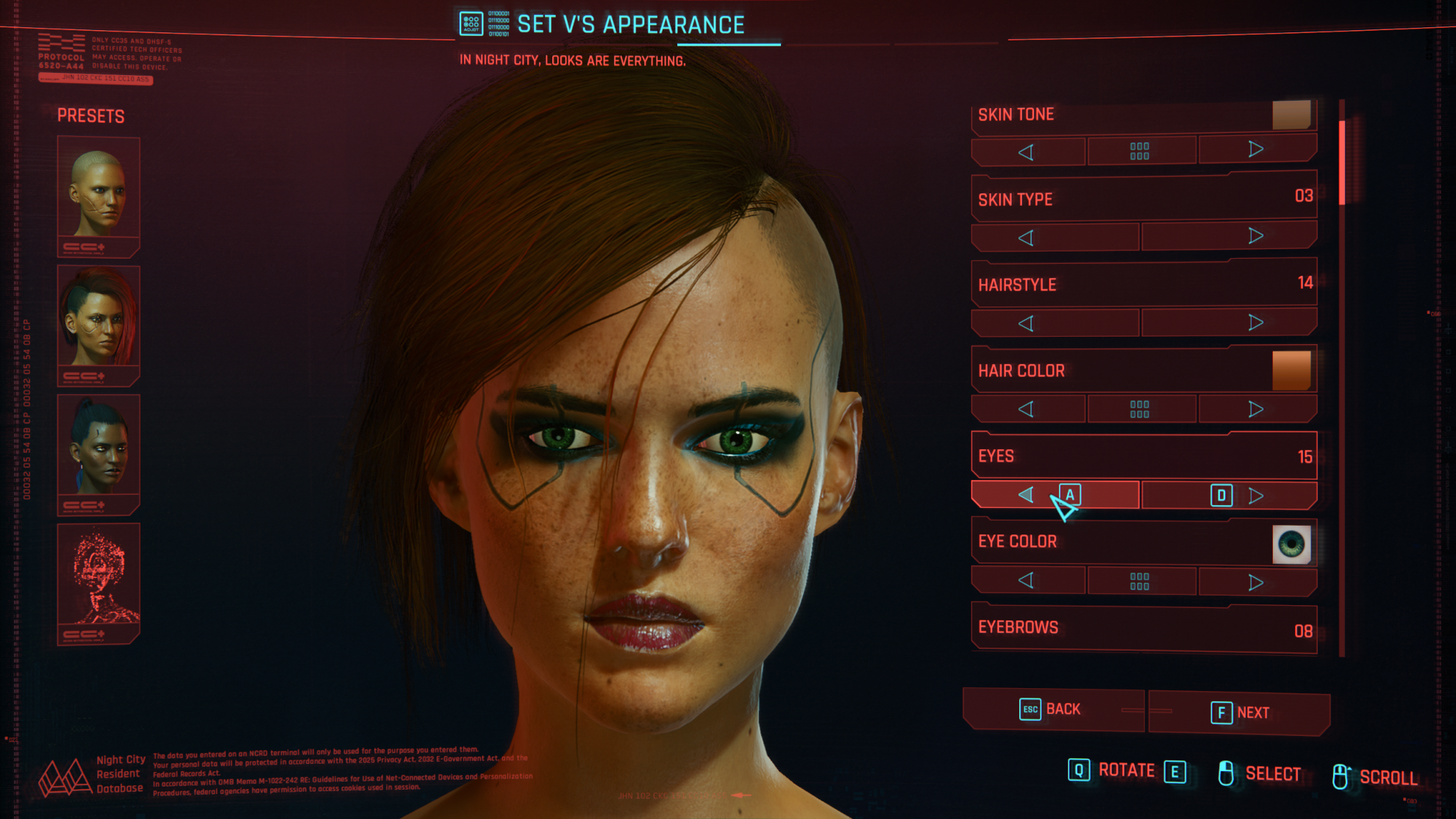Choose next eyes option

point(1256,496)
